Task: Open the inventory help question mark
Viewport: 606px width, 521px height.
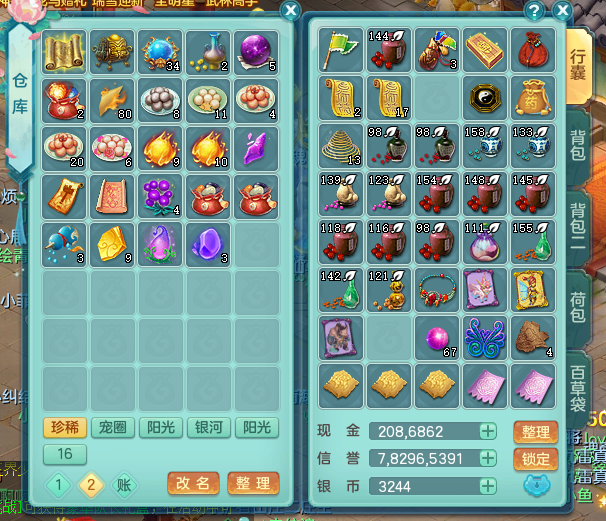Action: pos(535,11)
